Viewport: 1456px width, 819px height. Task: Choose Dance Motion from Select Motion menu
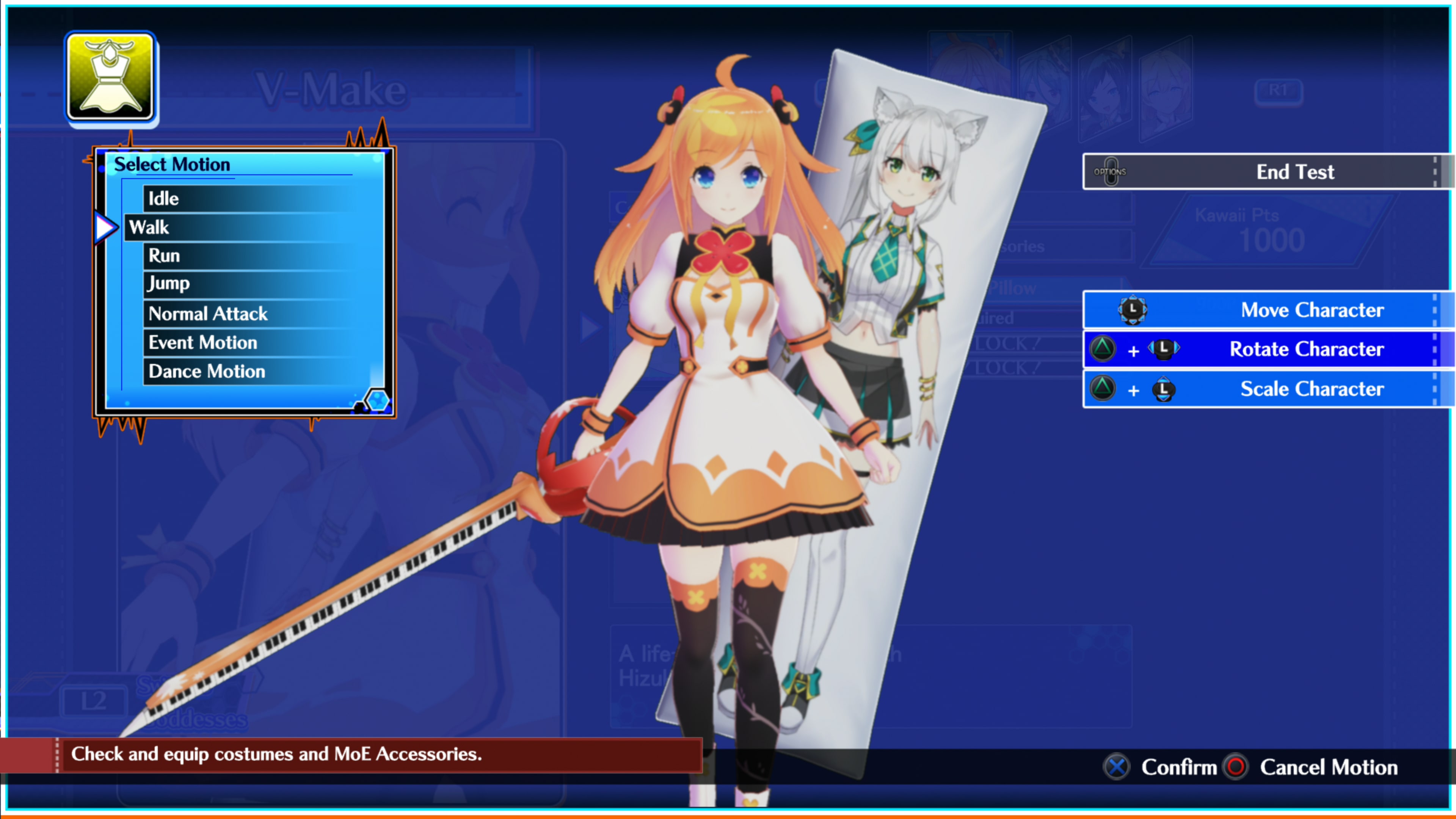pyautogui.click(x=206, y=371)
